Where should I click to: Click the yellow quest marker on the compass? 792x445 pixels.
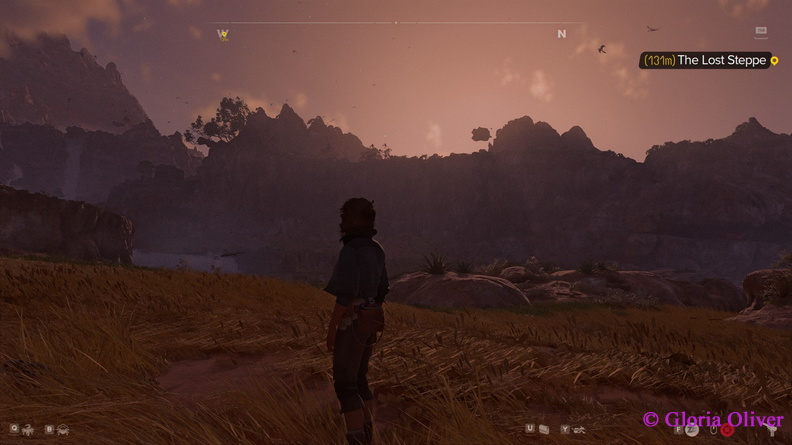tap(223, 34)
